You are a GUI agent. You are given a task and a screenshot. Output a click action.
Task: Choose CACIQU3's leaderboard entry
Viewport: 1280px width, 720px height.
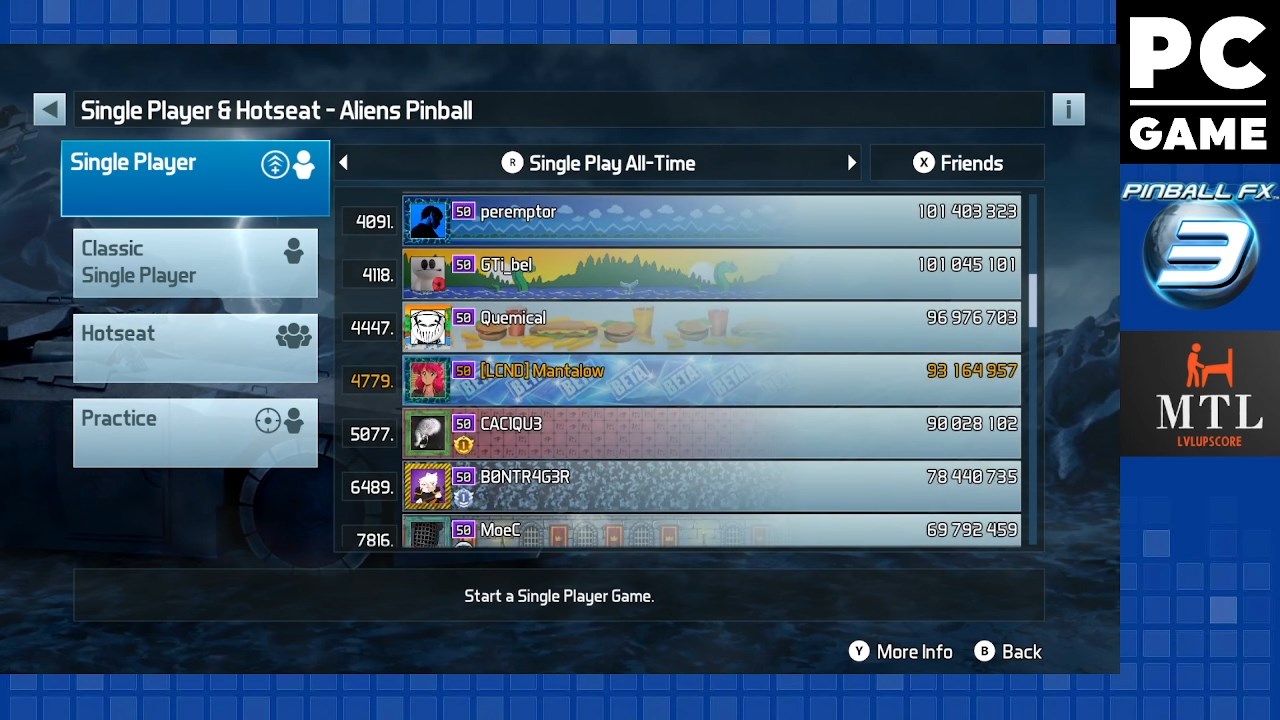pos(711,432)
